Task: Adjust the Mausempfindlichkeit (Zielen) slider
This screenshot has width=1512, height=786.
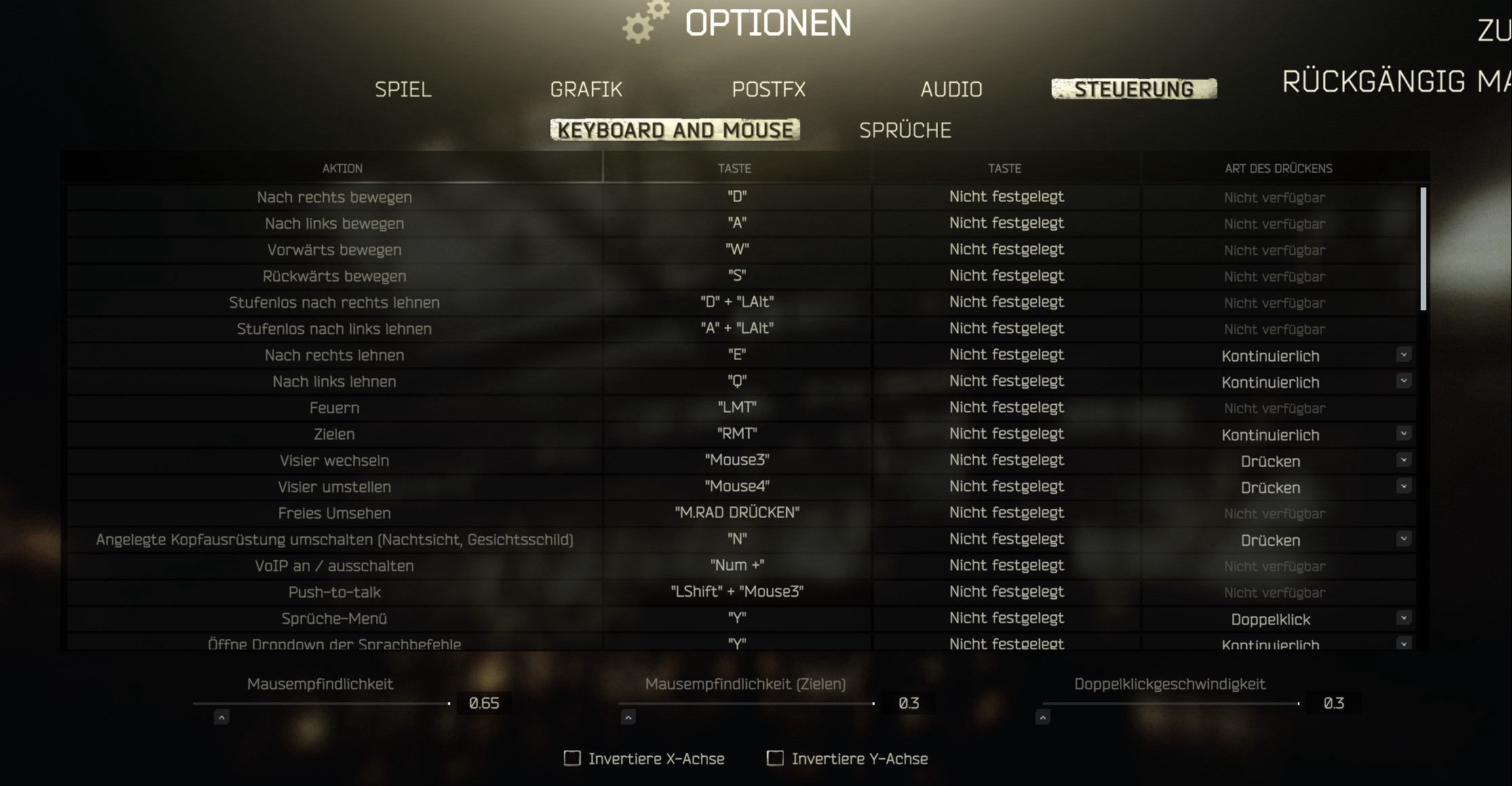Action: click(x=745, y=703)
